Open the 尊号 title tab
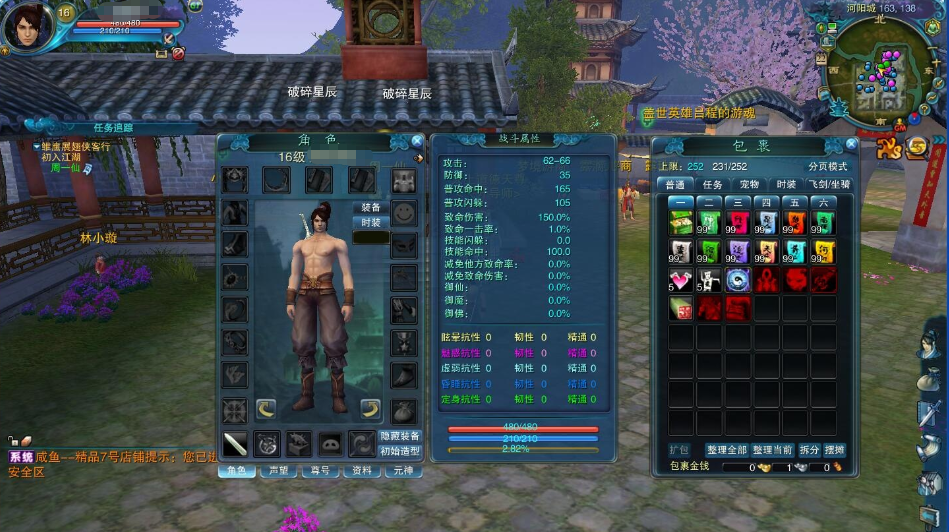Screen dimensions: 949x532 coord(319,470)
